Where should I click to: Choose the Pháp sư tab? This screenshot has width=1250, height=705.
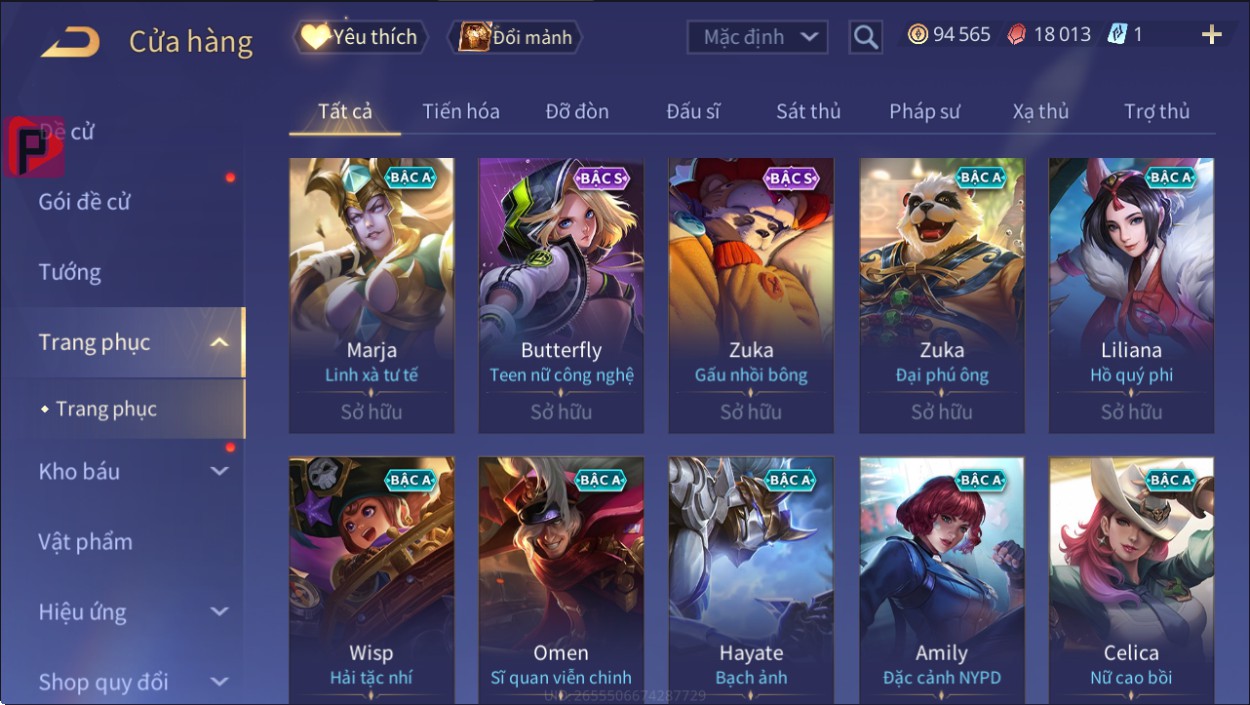point(924,111)
